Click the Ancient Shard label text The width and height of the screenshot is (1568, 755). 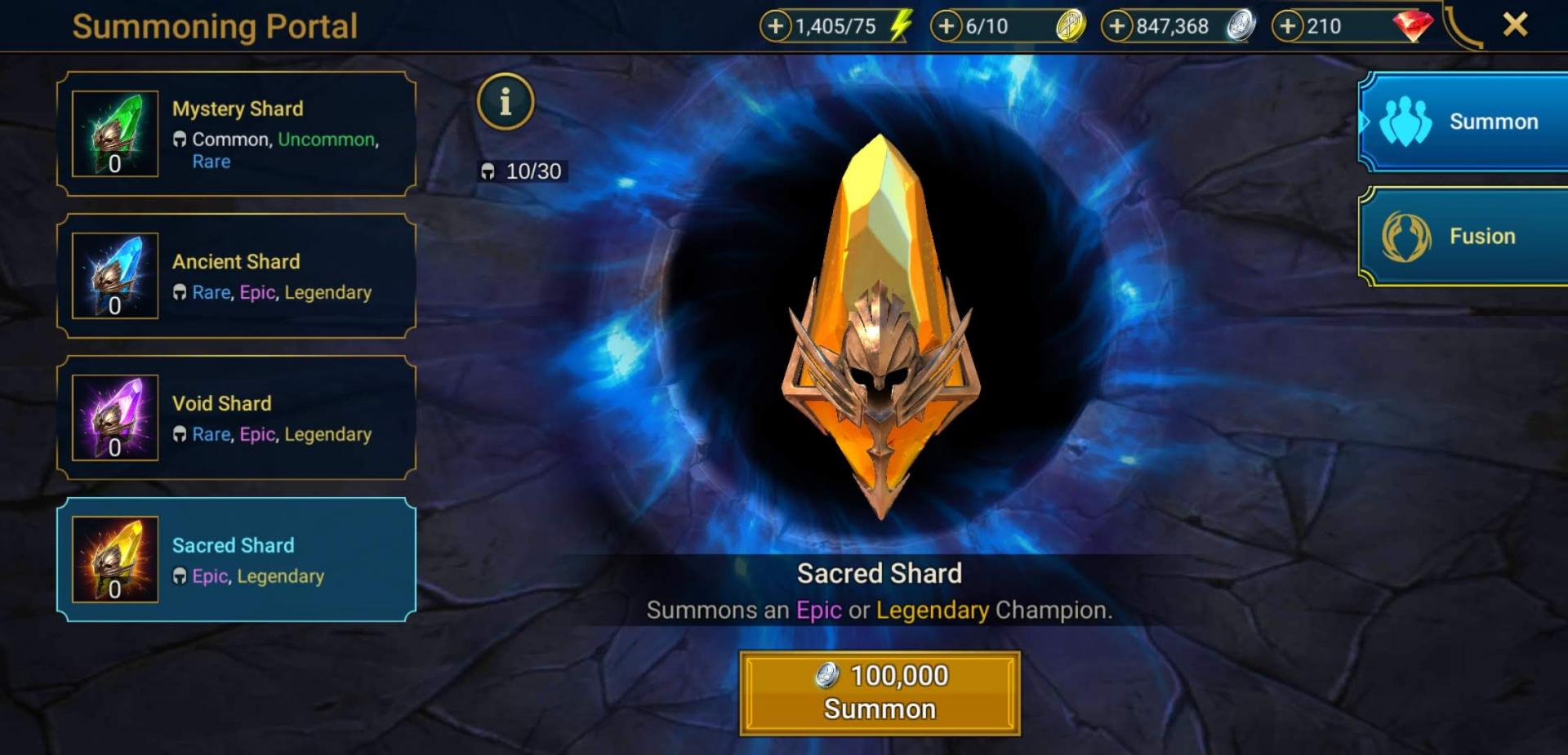(x=237, y=261)
